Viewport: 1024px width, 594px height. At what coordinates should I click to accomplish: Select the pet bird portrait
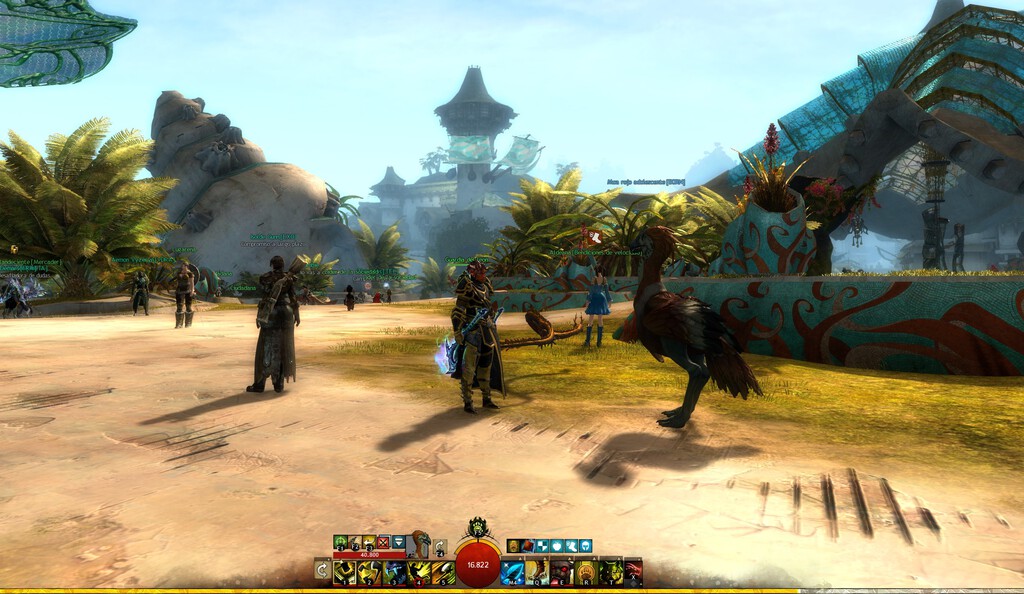420,543
